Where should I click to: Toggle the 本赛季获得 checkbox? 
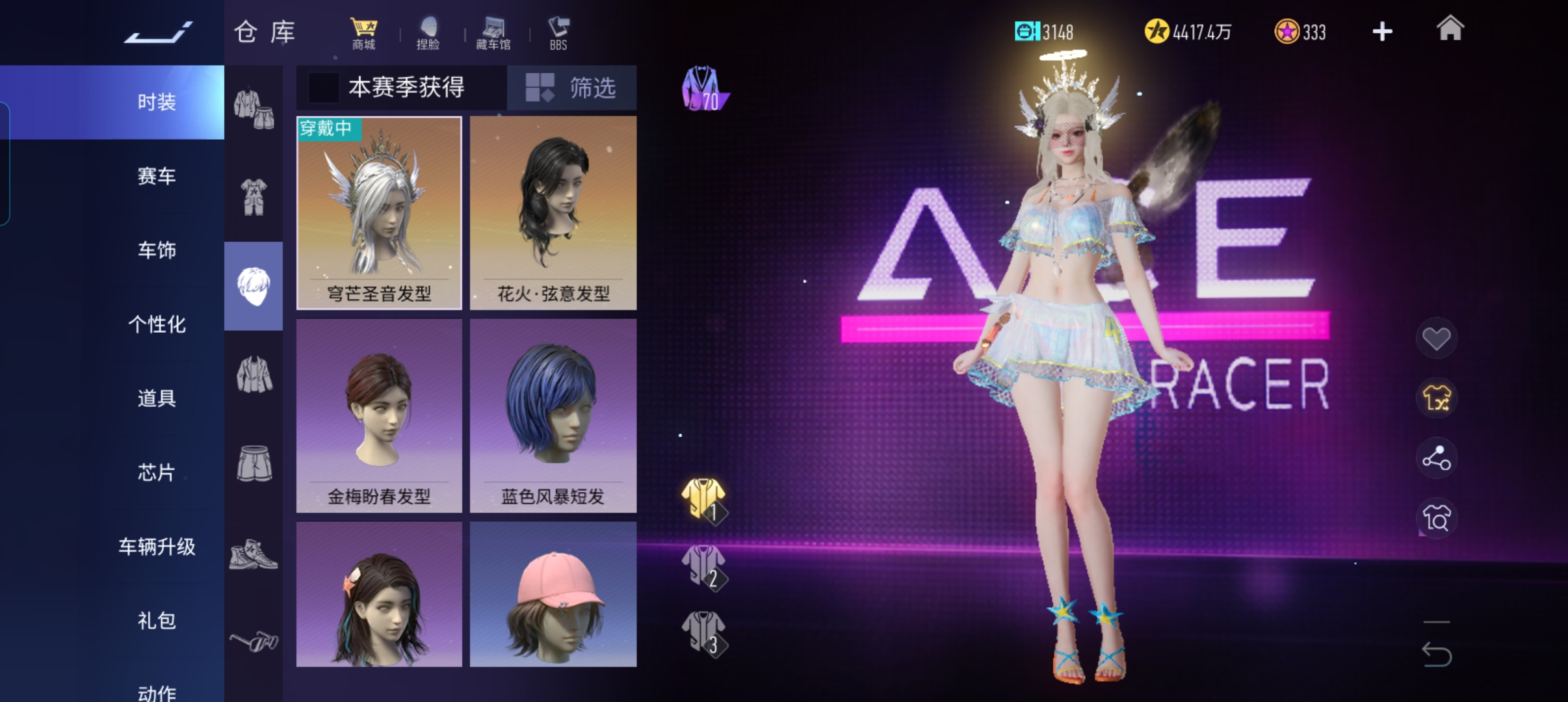point(323,88)
